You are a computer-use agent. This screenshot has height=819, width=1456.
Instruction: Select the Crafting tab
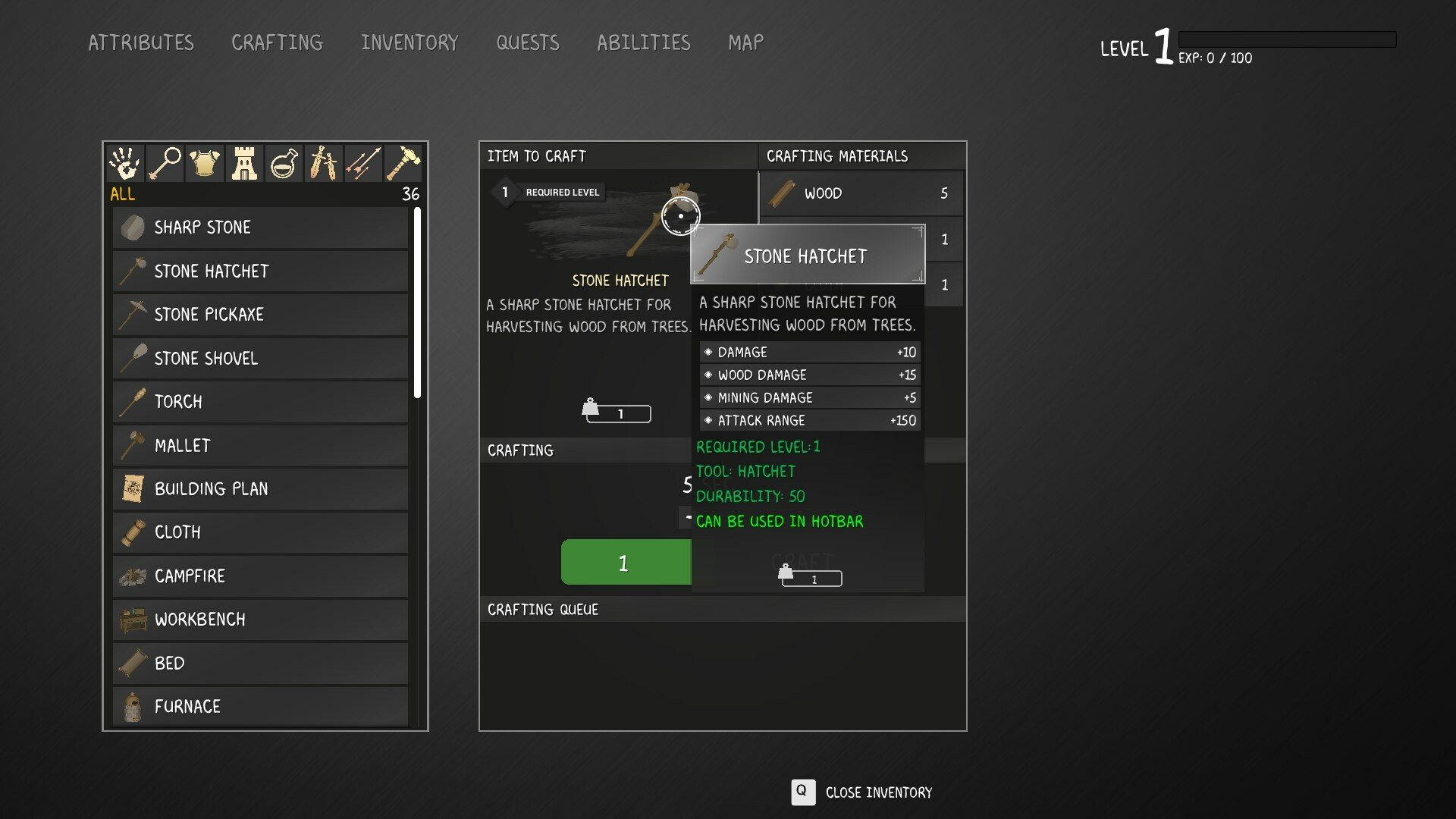tap(277, 42)
